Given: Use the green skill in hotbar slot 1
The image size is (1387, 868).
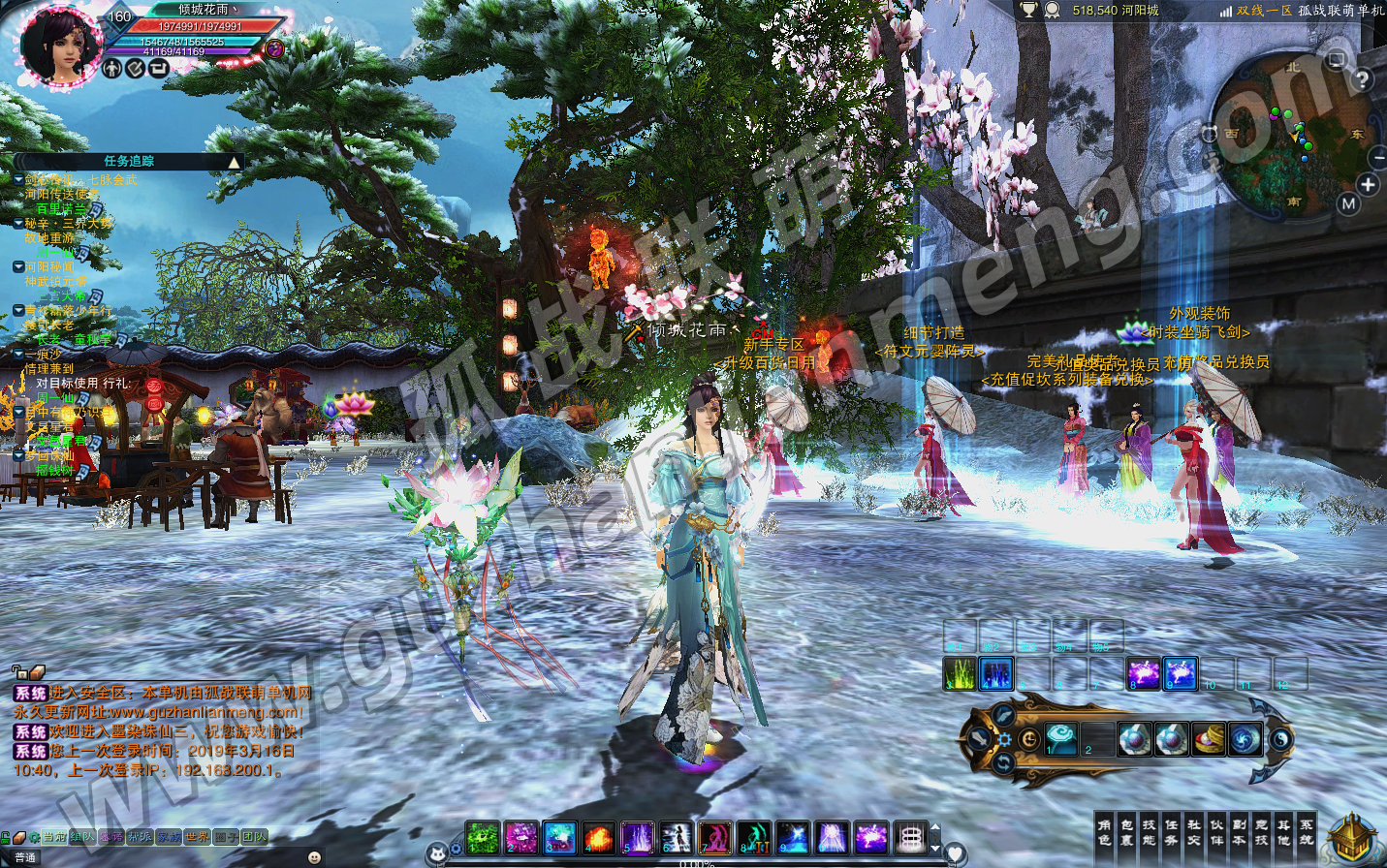Looking at the screenshot, I should coord(482,837).
